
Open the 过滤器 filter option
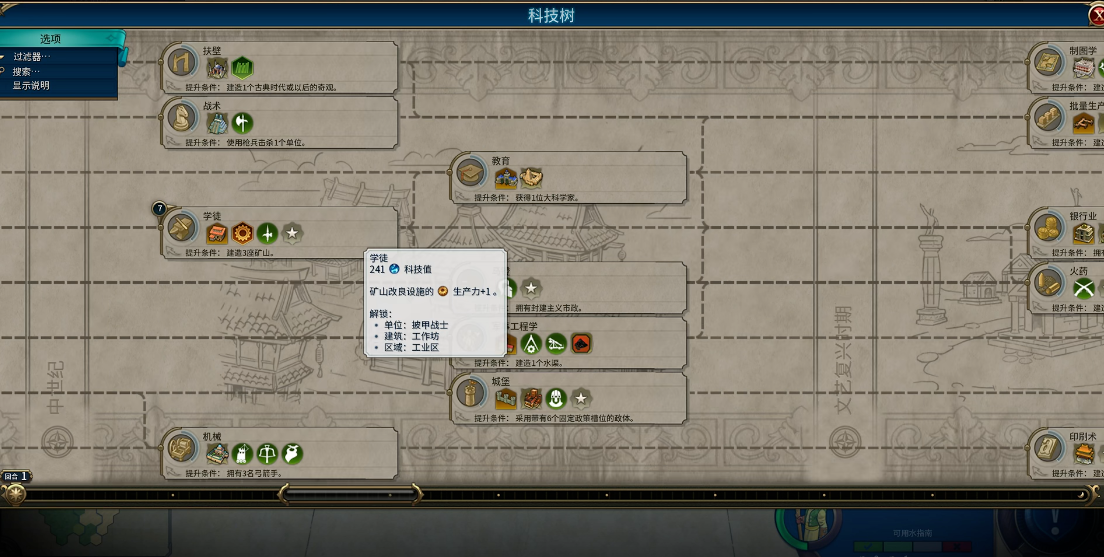pyautogui.click(x=32, y=57)
